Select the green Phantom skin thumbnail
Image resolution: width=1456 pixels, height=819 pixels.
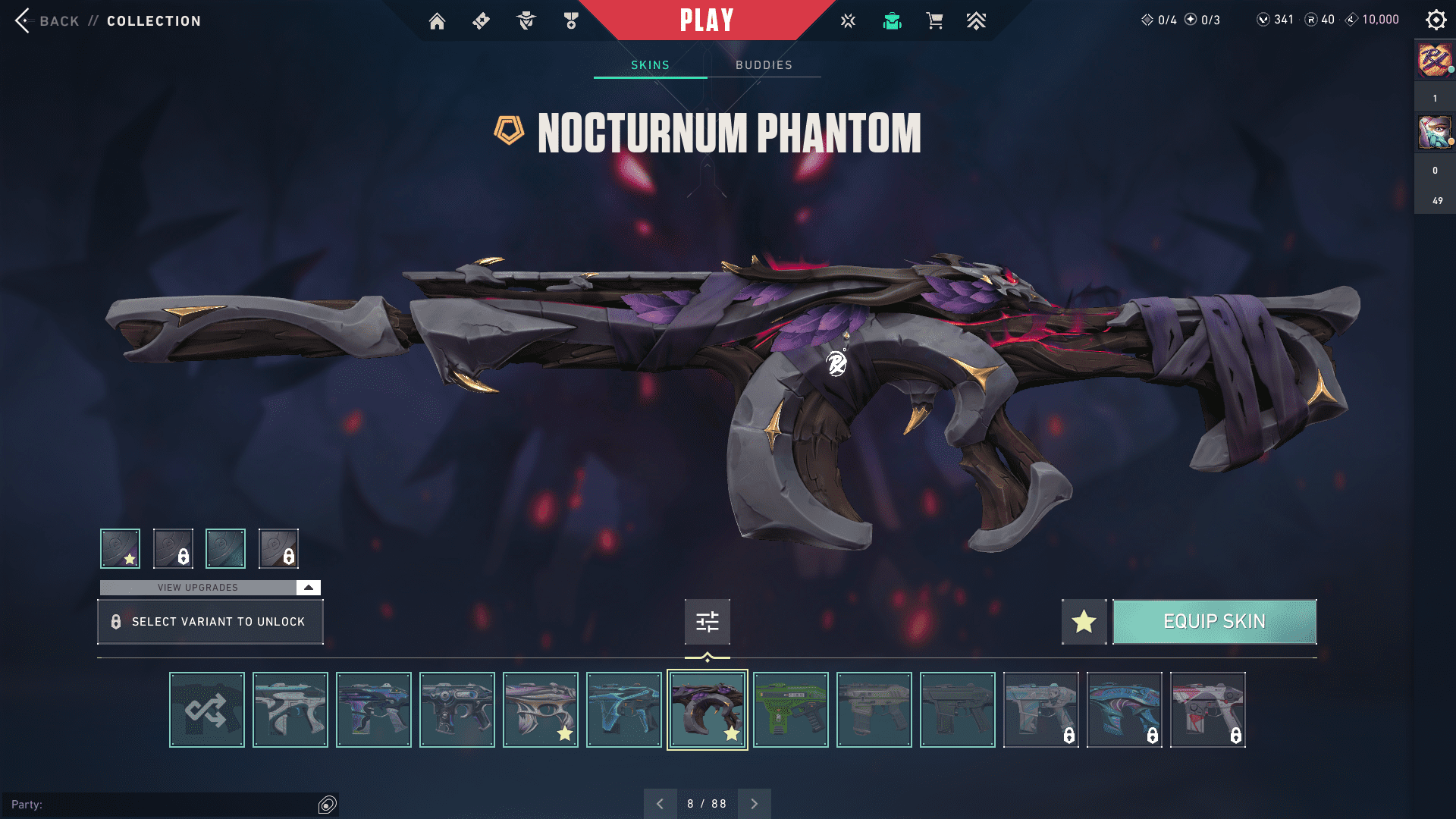[791, 710]
